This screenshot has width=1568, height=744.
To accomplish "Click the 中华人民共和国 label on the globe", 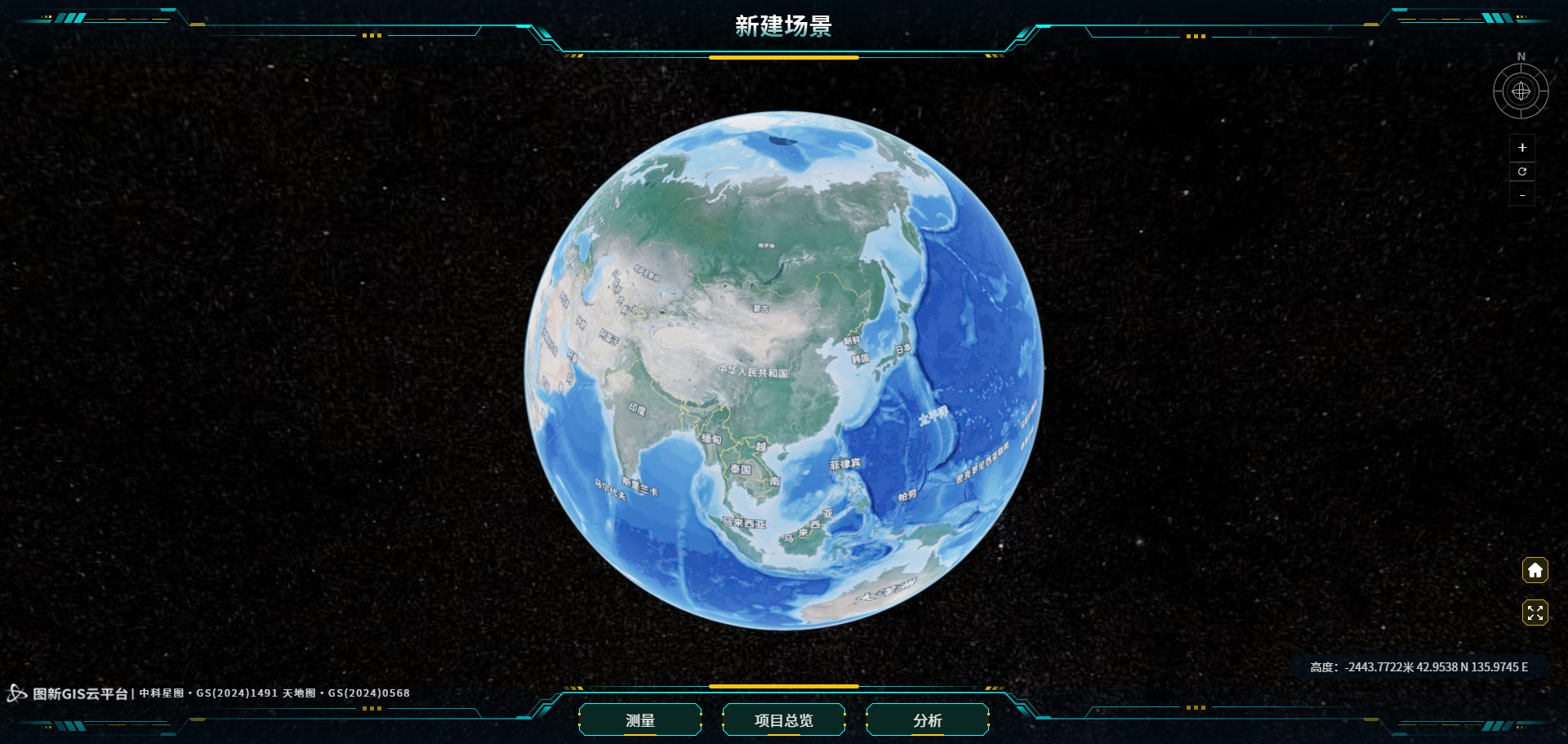I will click(x=752, y=371).
